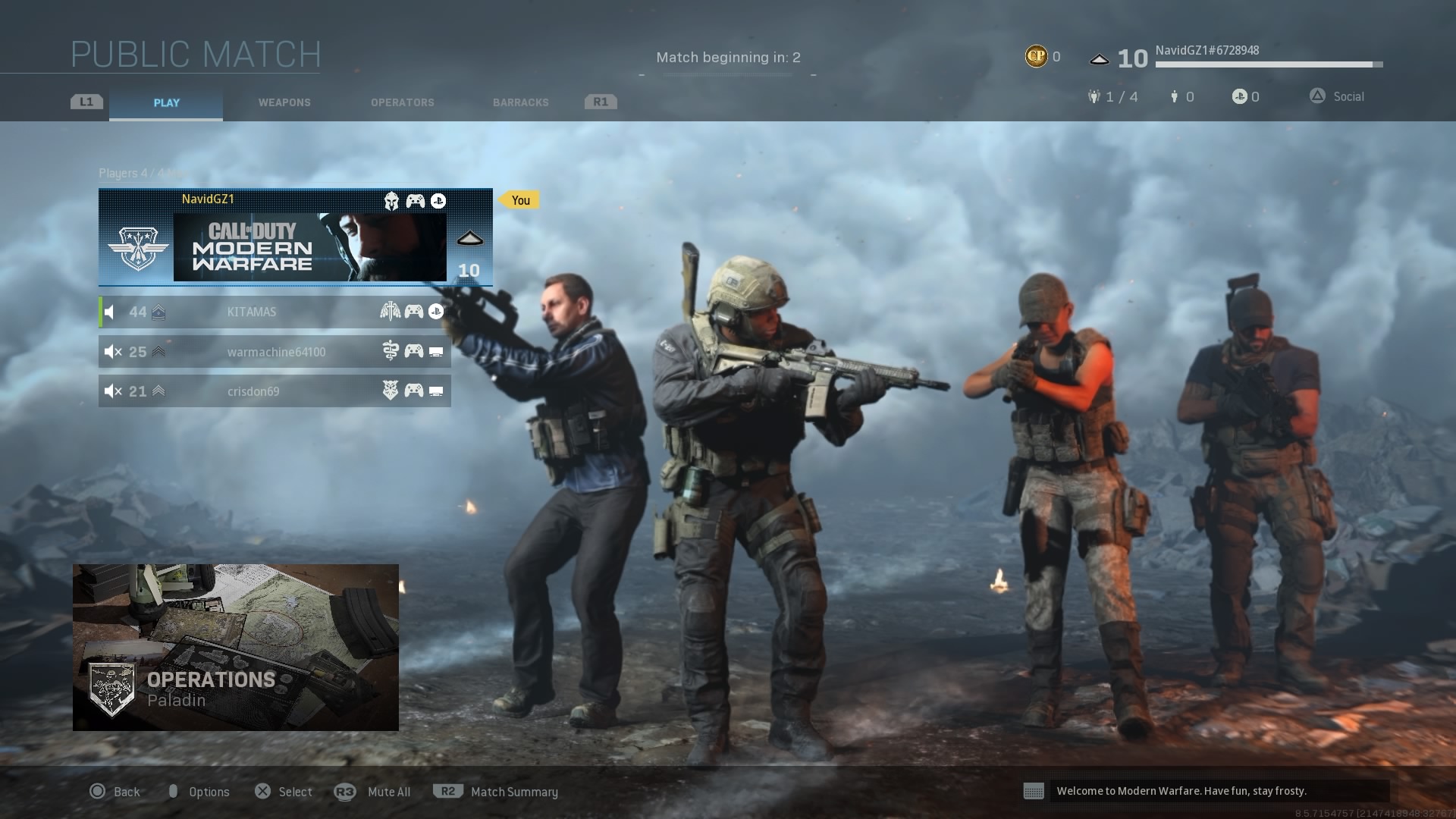Image resolution: width=1456 pixels, height=819 pixels.
Task: Open the OPERATORS tab
Action: pos(403,102)
